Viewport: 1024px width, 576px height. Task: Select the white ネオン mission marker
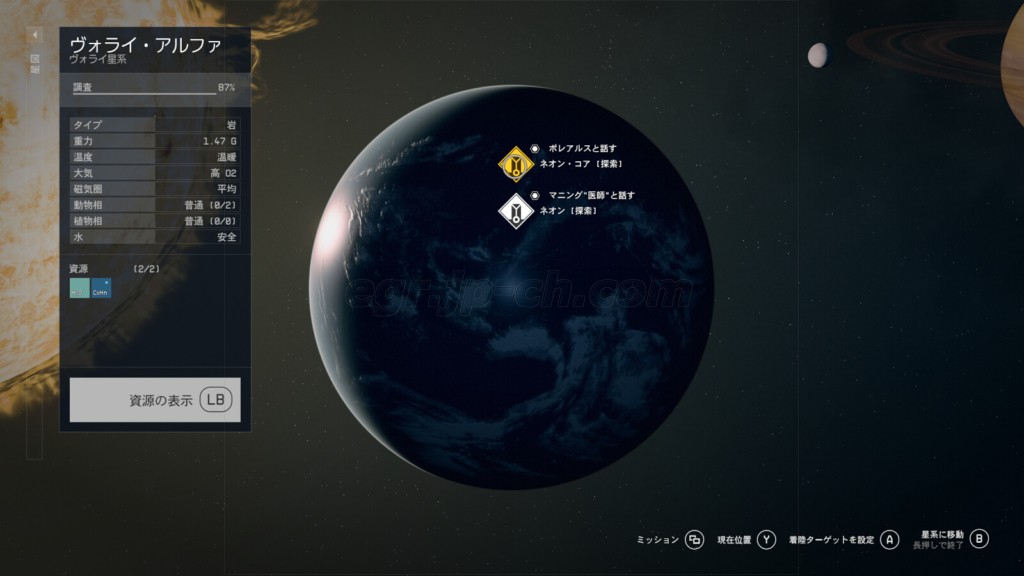(x=516, y=211)
